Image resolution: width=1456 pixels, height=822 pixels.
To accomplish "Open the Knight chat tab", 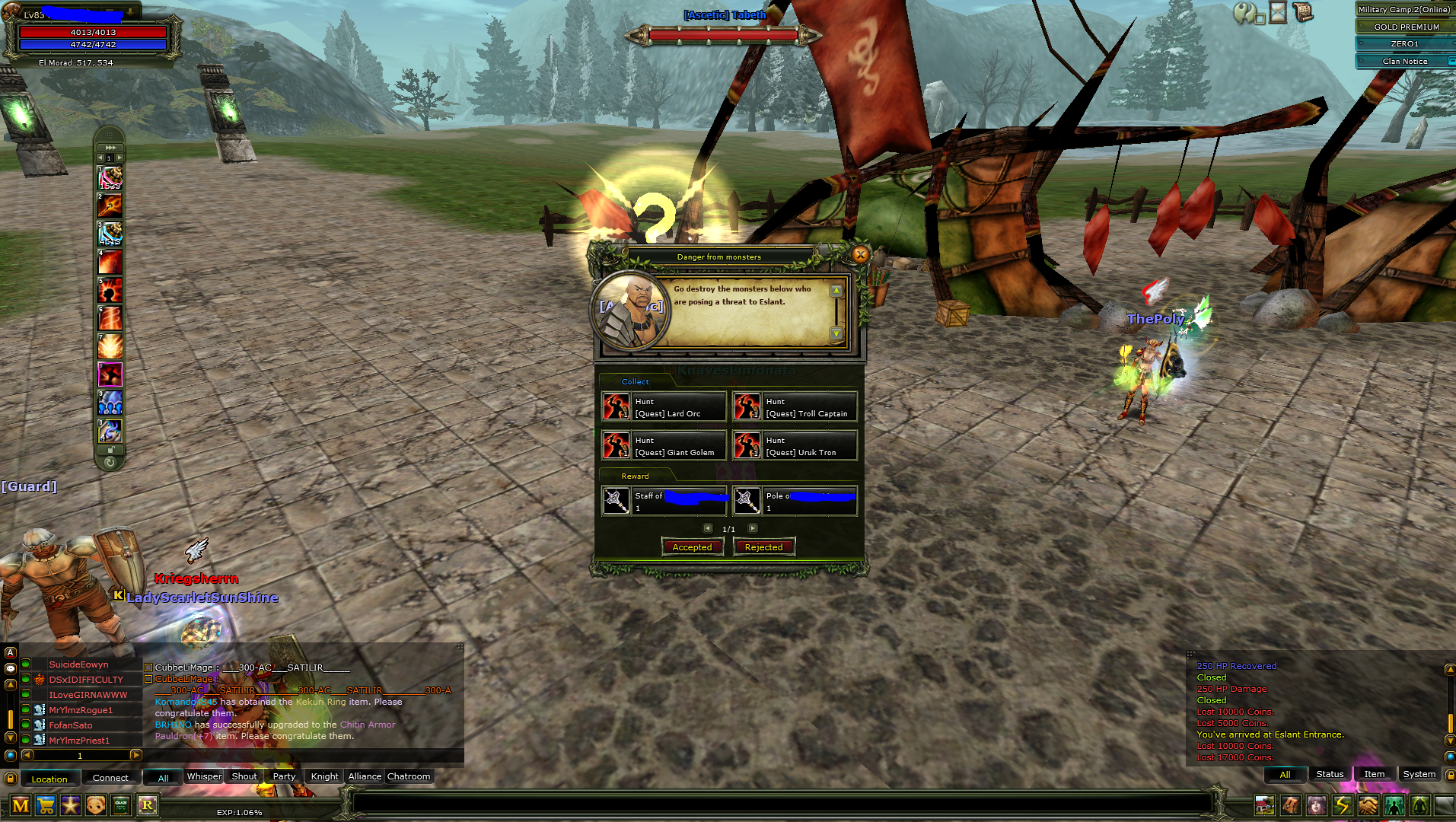I will pos(324,776).
